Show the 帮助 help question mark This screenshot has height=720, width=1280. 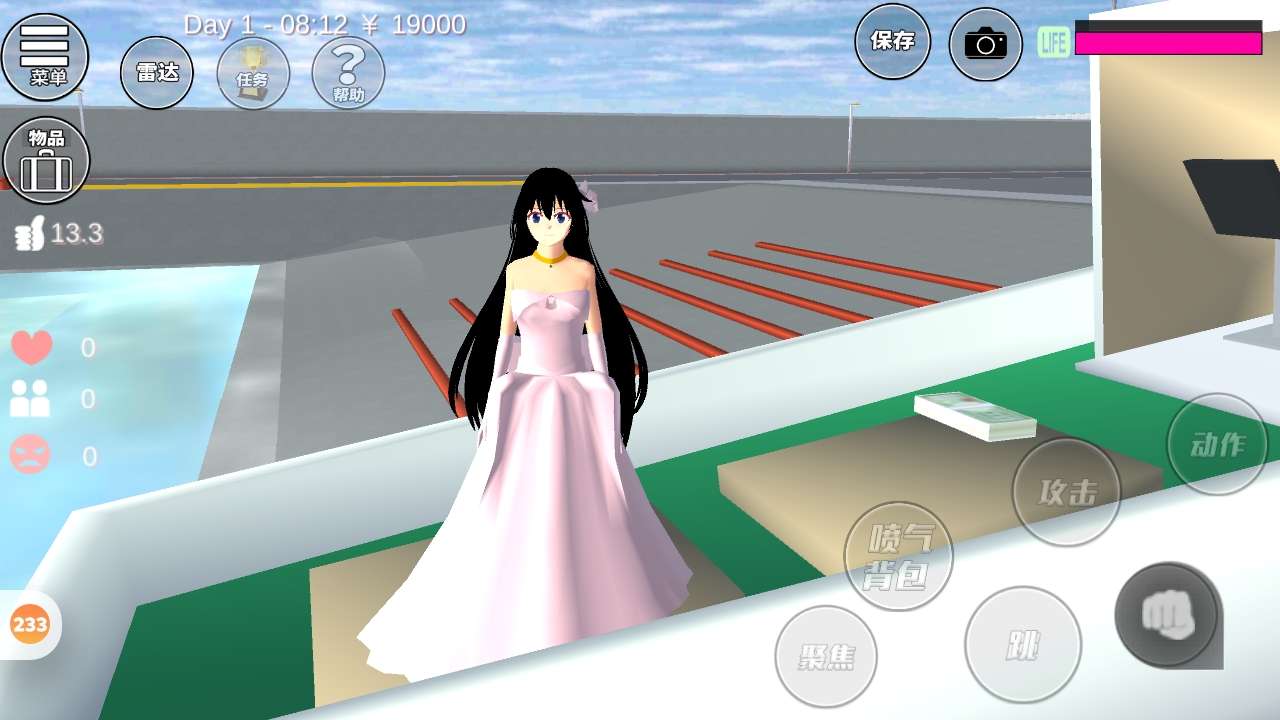(348, 73)
